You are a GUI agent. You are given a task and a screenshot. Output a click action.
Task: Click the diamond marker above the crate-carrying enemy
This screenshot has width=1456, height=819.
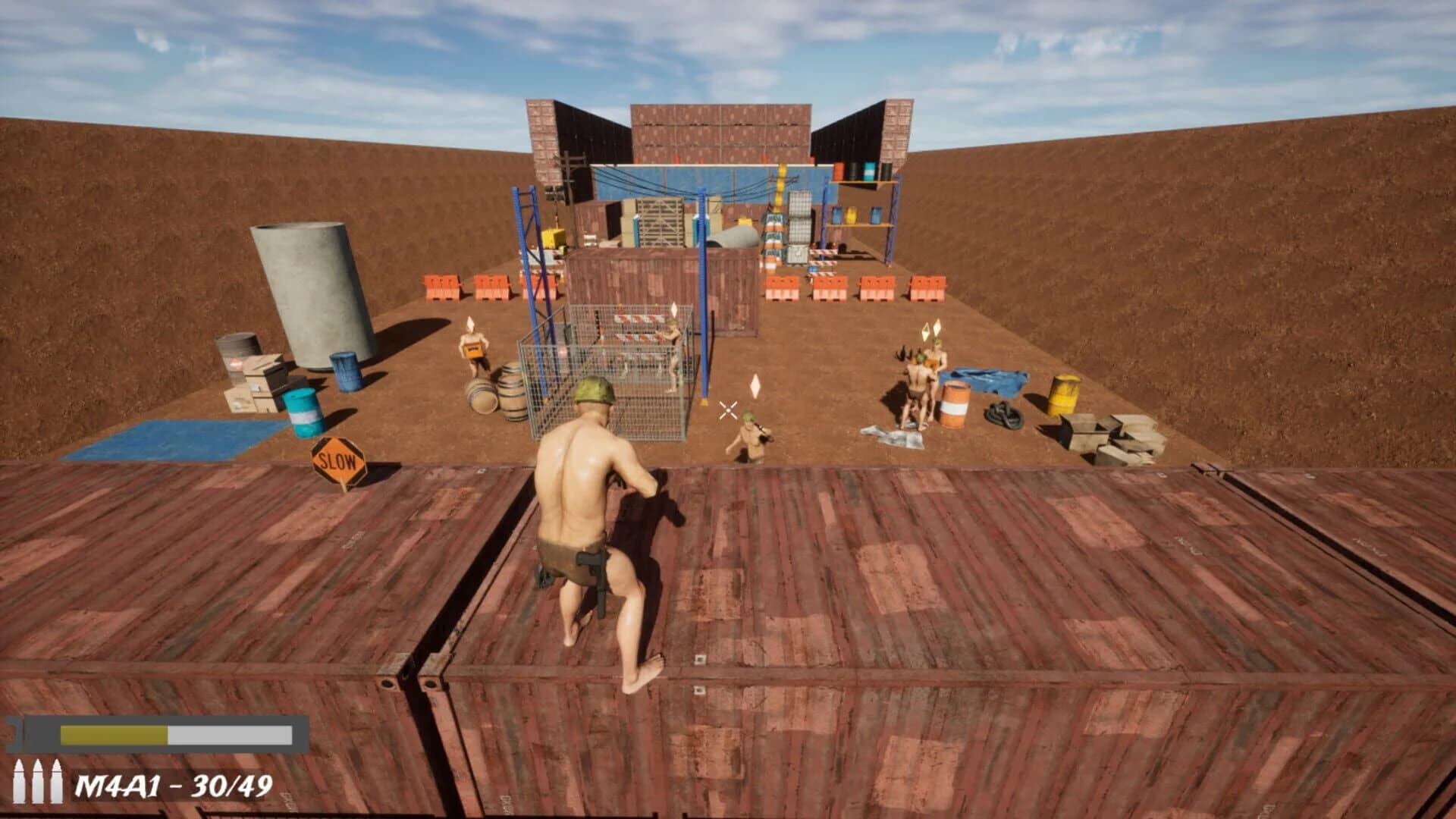coord(470,325)
